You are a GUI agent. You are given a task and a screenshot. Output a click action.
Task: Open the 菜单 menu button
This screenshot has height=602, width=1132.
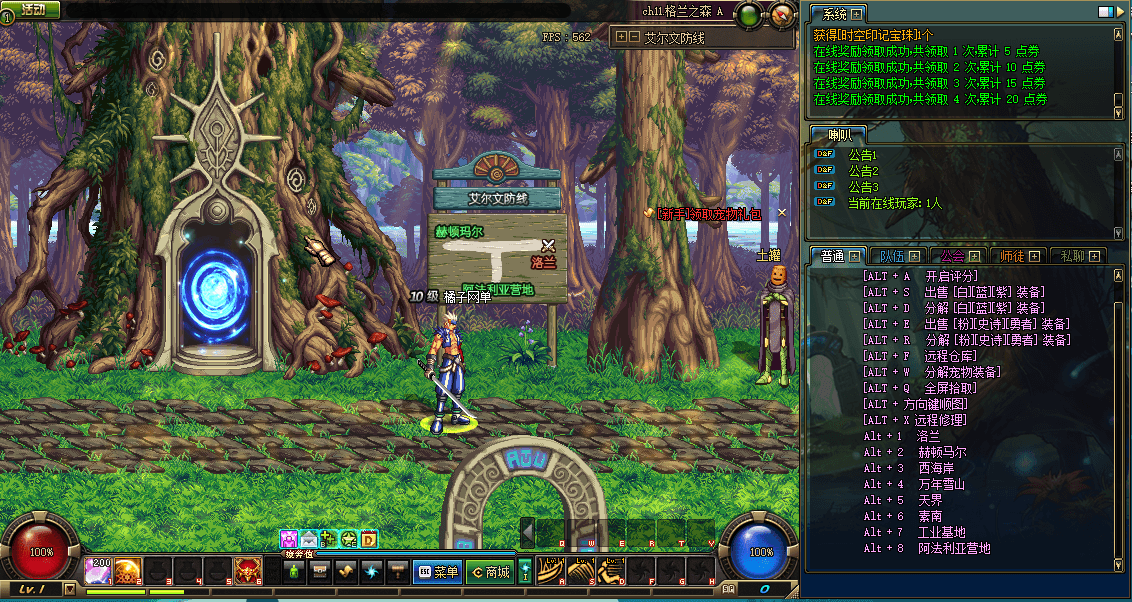pos(437,572)
